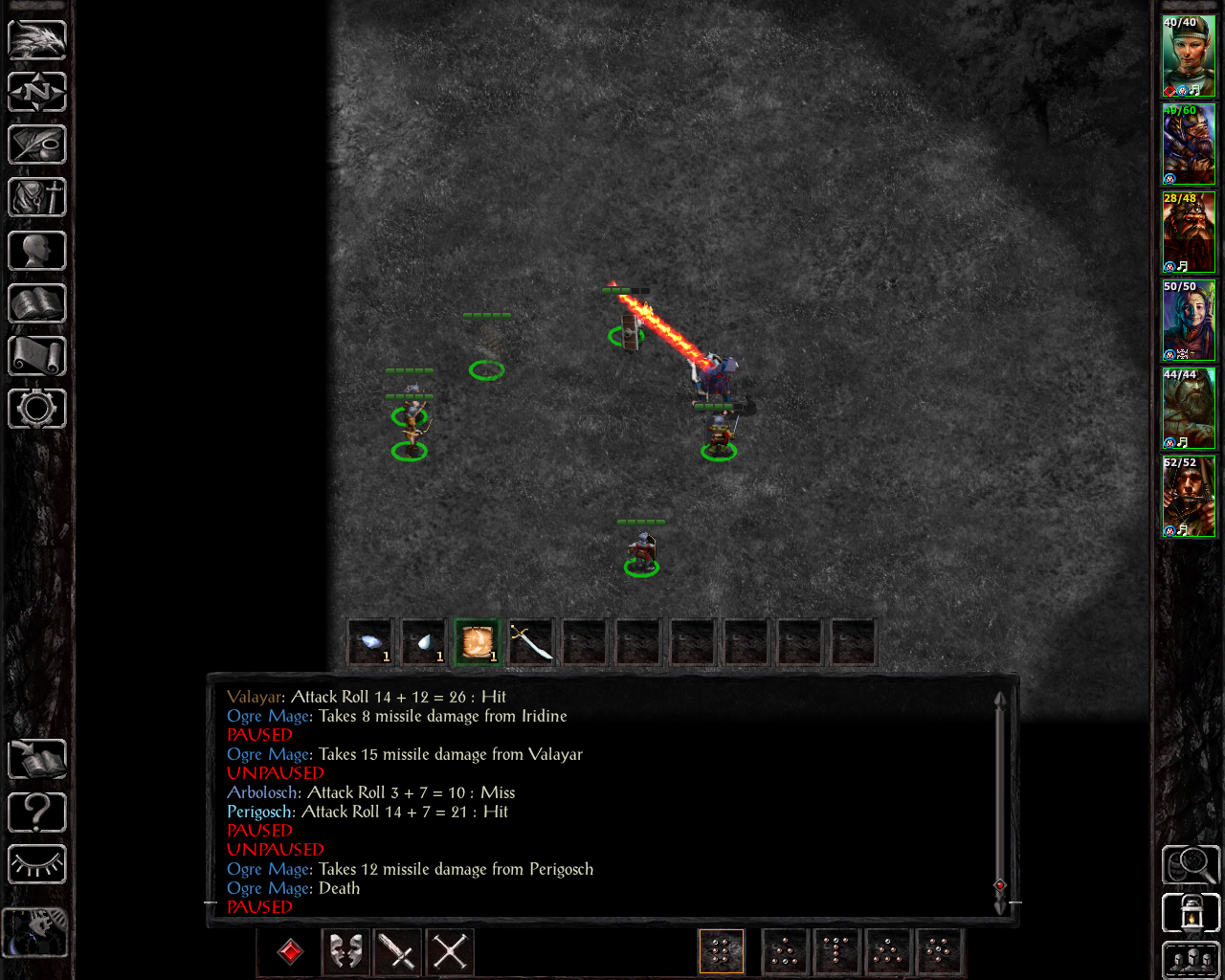This screenshot has height=980, width=1225.
Task: Click the magnifying glass button
Action: [x=1191, y=864]
